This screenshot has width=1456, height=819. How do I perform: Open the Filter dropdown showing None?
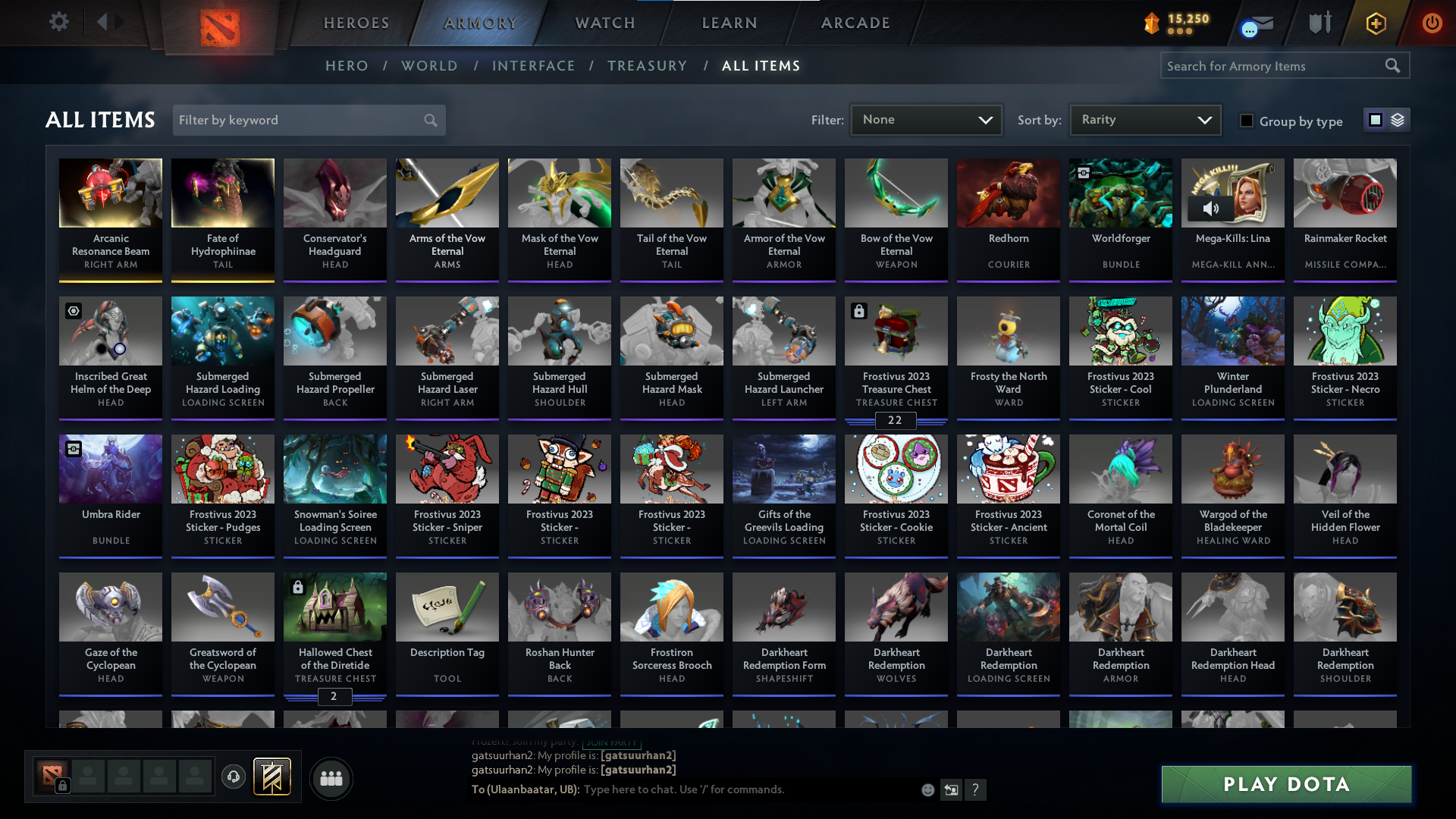pyautogui.click(x=926, y=119)
